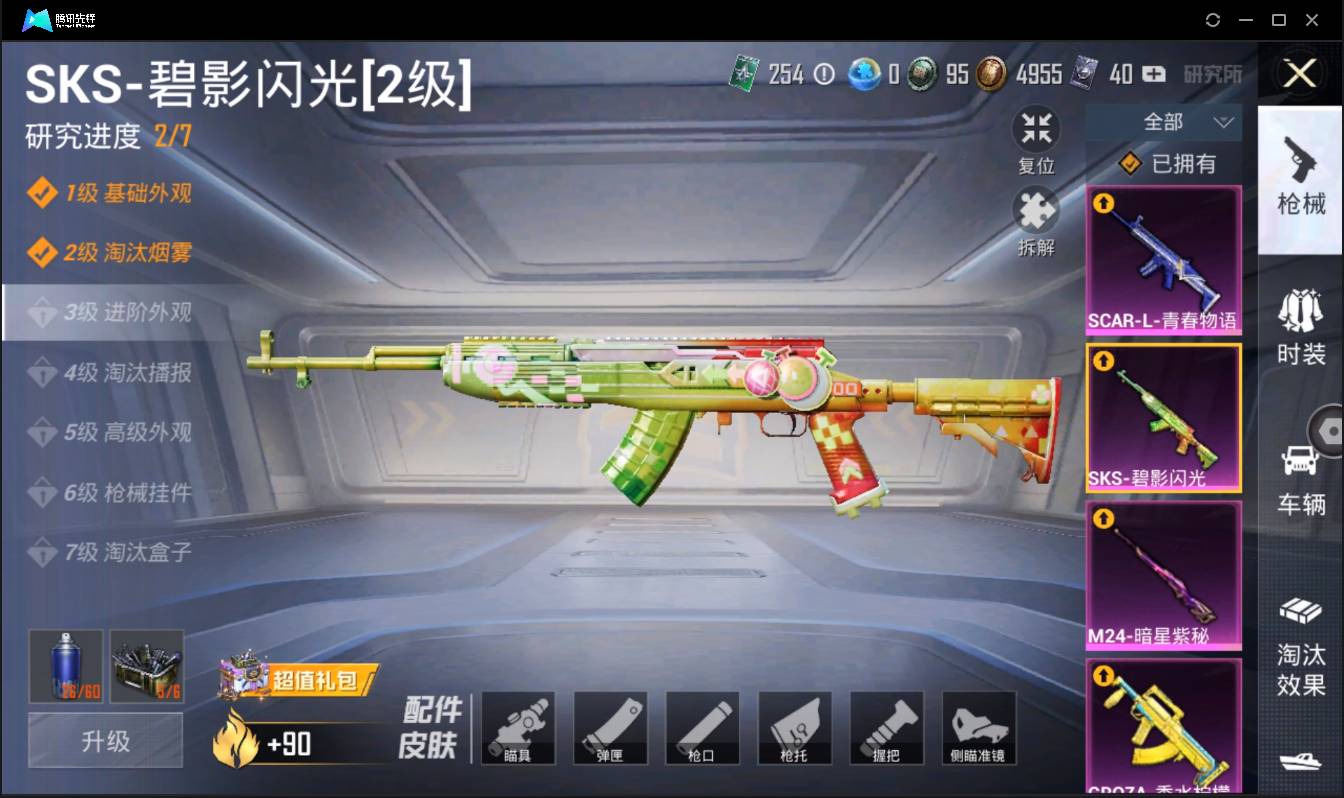
Task: Select the 5级 高级外观 tier node
Action: point(110,433)
